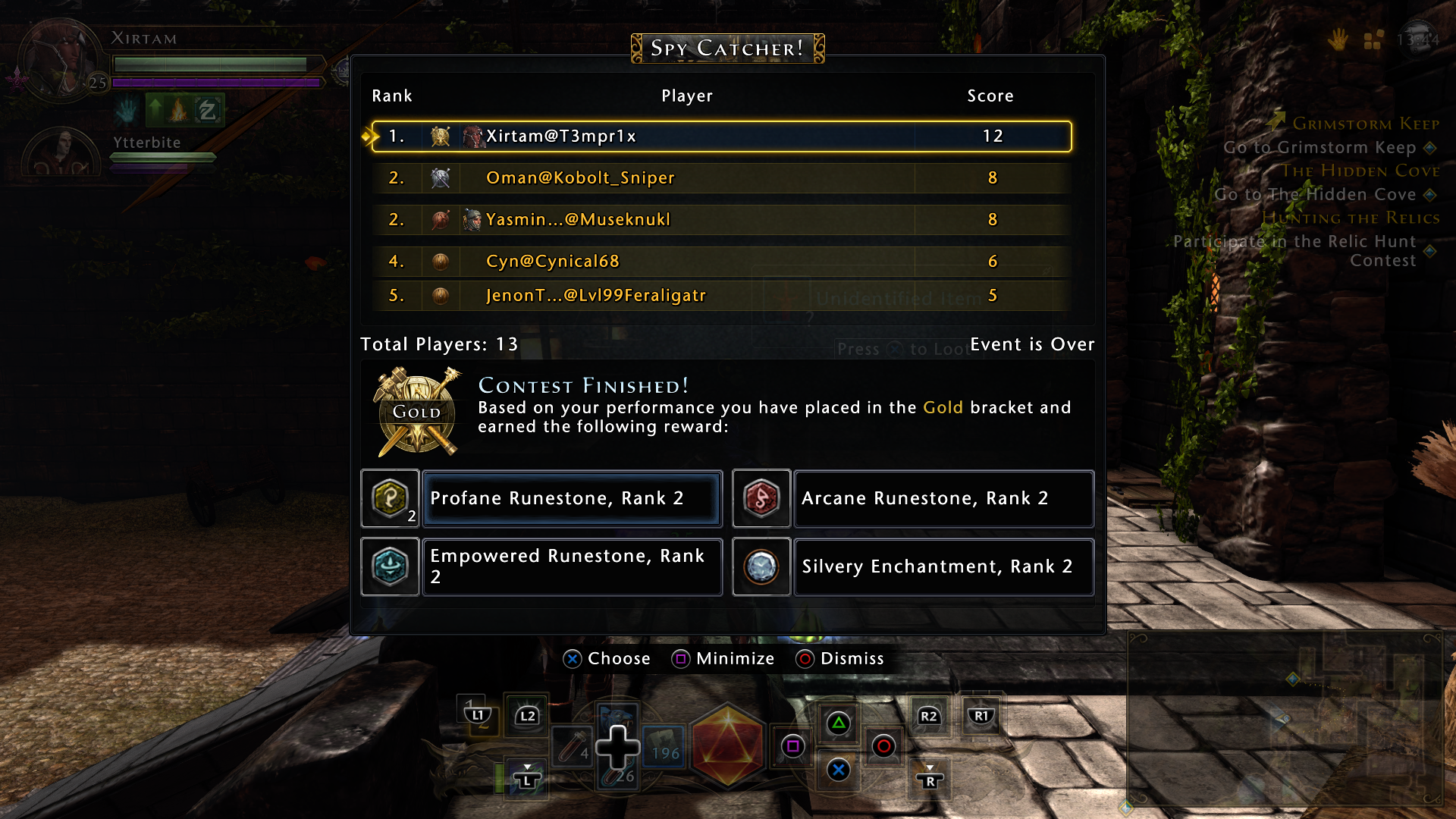Click the Profane Runestone reward icon
The width and height of the screenshot is (1456, 819).
click(389, 498)
